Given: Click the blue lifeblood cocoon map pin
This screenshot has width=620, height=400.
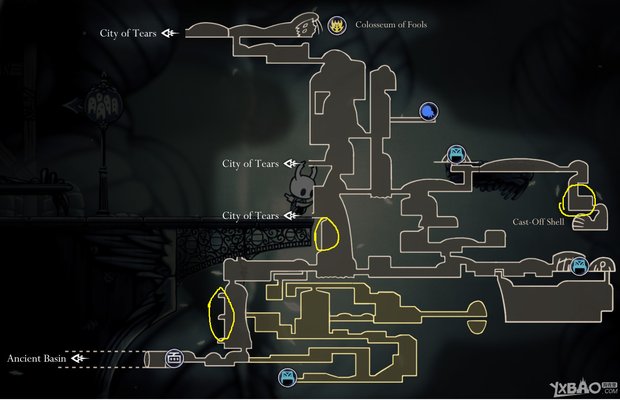Looking at the screenshot, I should 427,111.
